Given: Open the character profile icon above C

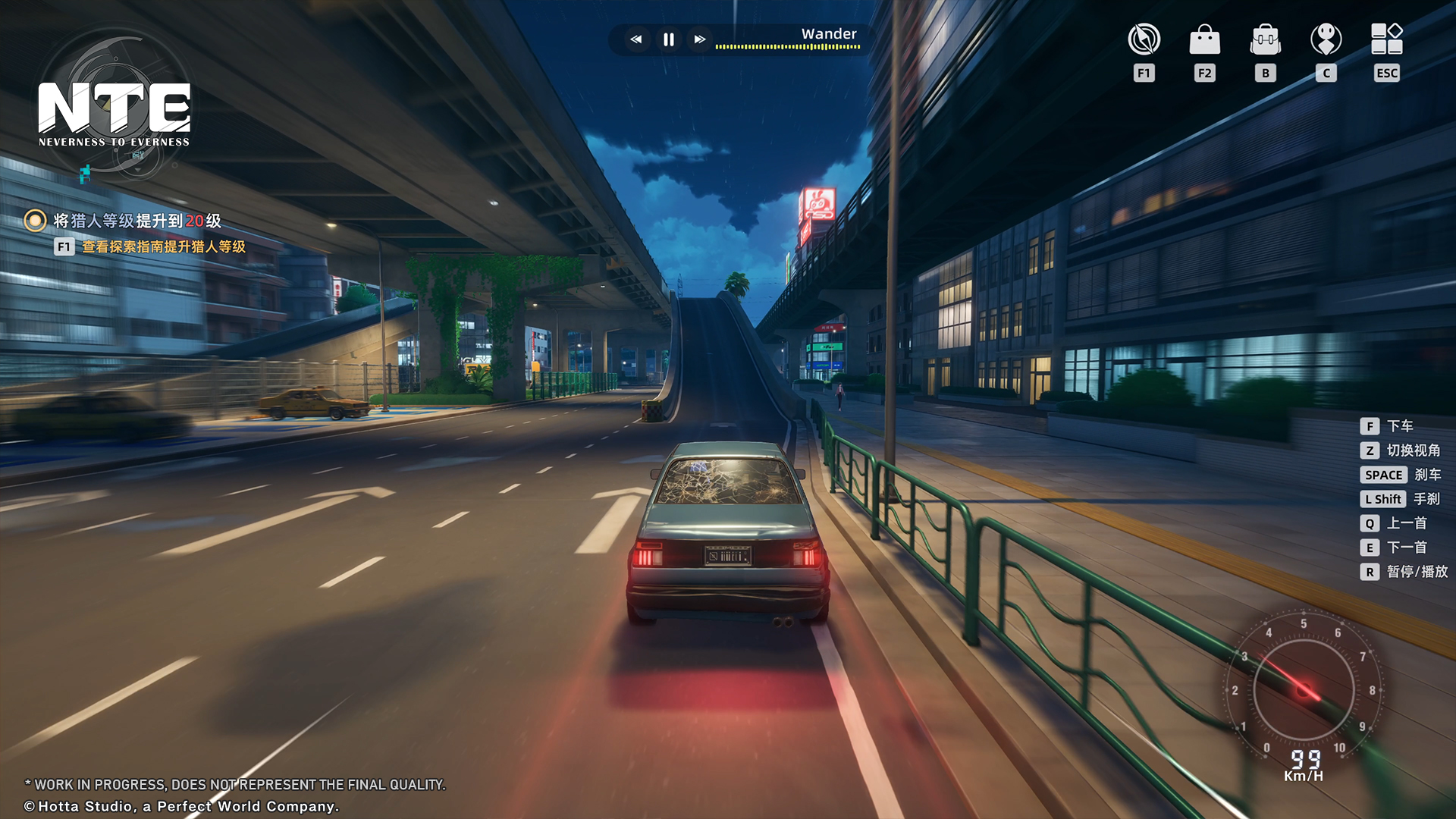Looking at the screenshot, I should tap(1326, 39).
